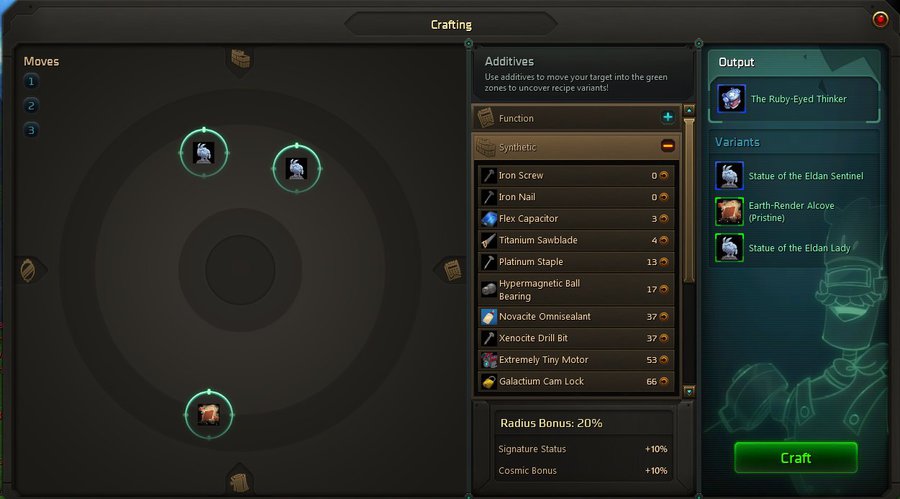Close the Crafting window
900x499 pixels.
click(880, 19)
